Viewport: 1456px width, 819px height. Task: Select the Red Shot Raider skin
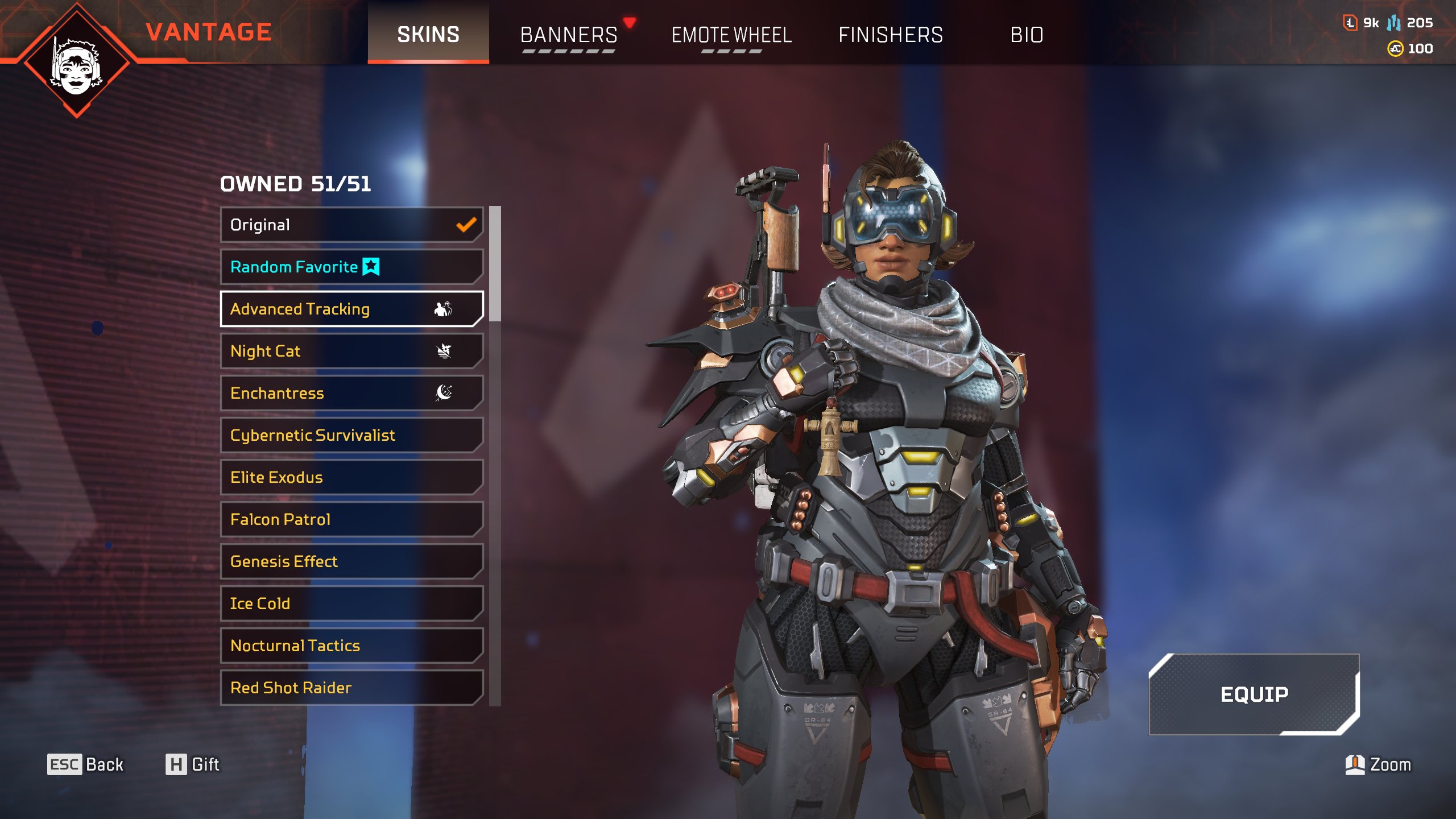point(351,688)
